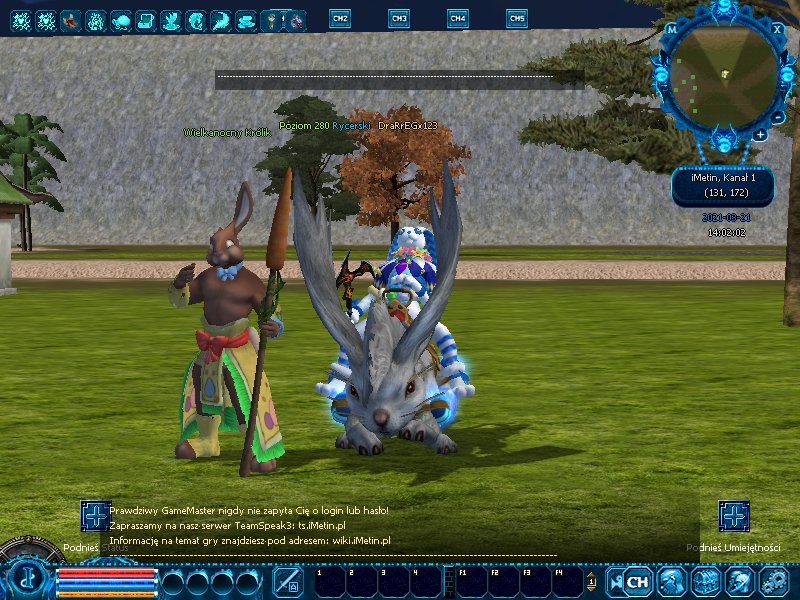Click the Podnieś Status plus button

(96, 516)
